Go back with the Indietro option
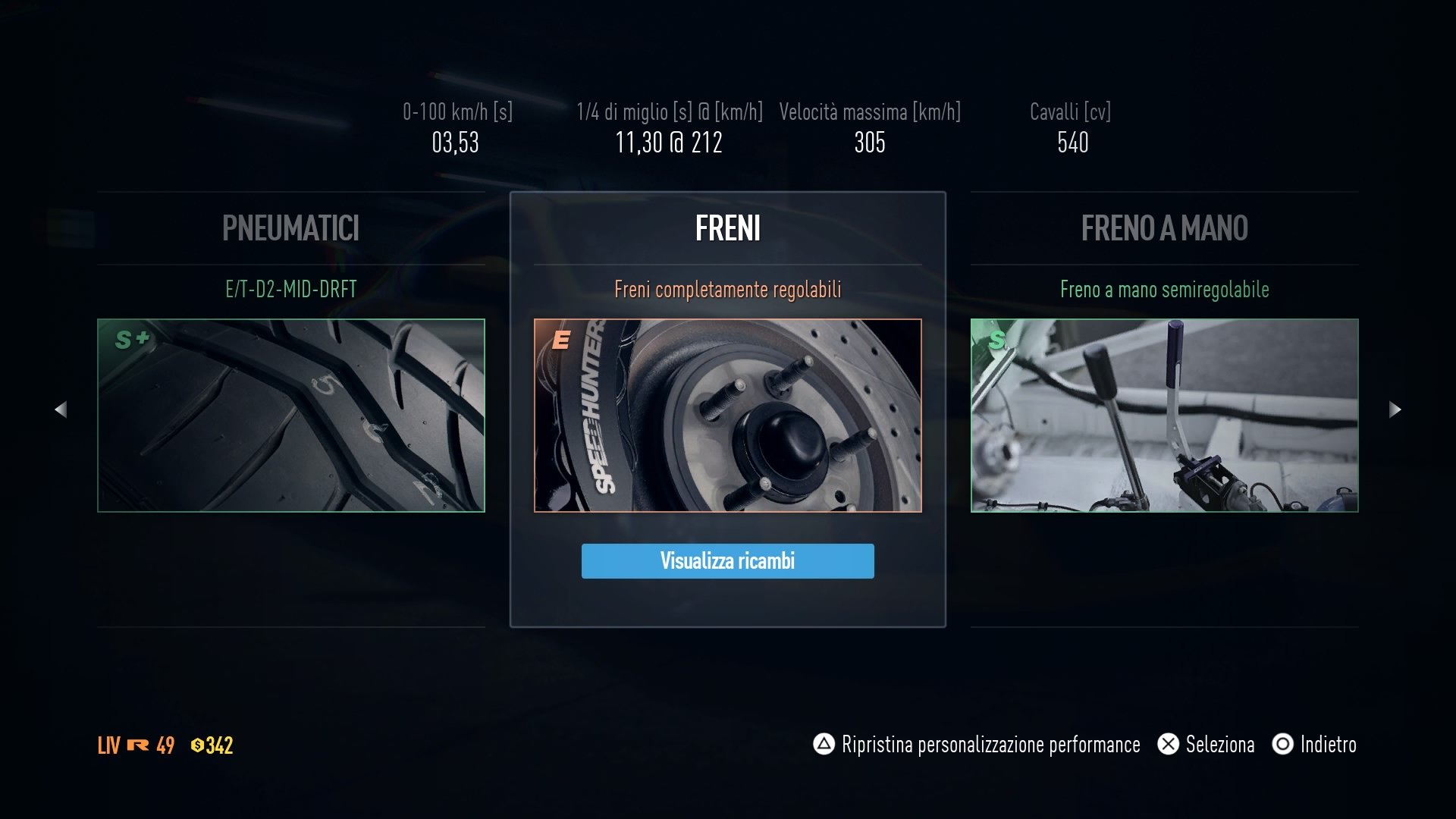1456x819 pixels. coord(1314,745)
